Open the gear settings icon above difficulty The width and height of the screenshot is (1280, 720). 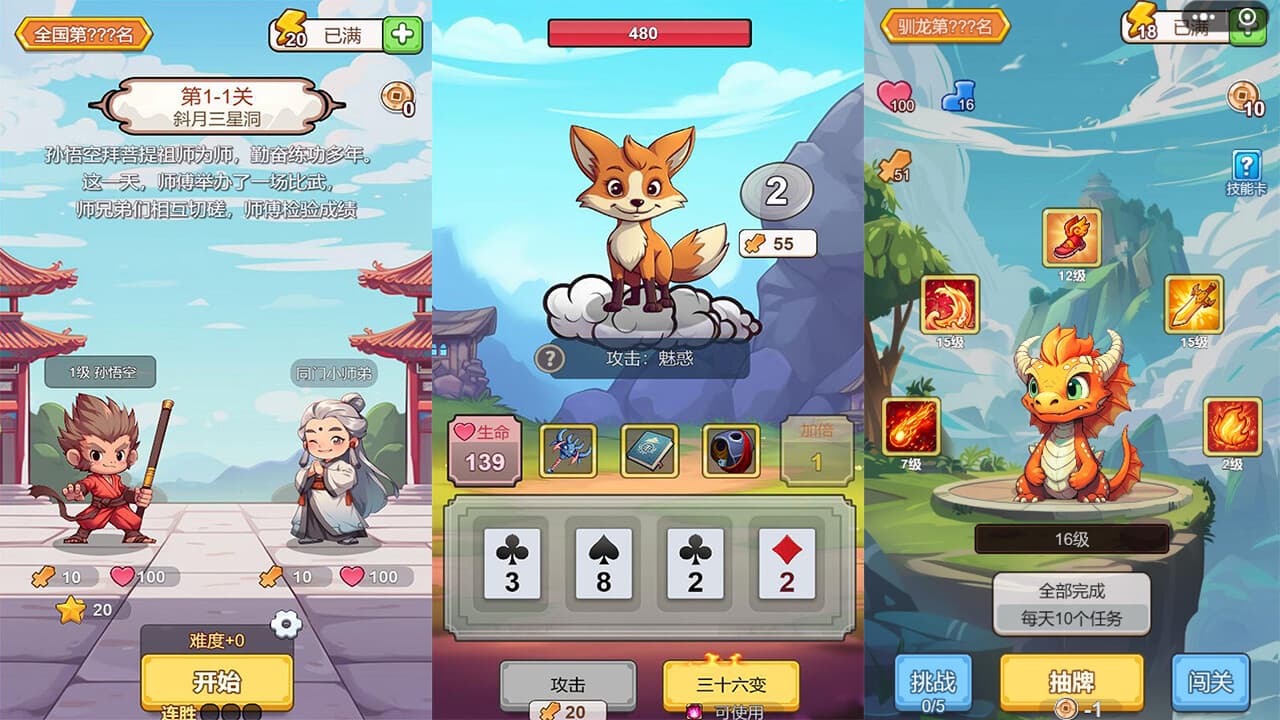pos(286,624)
